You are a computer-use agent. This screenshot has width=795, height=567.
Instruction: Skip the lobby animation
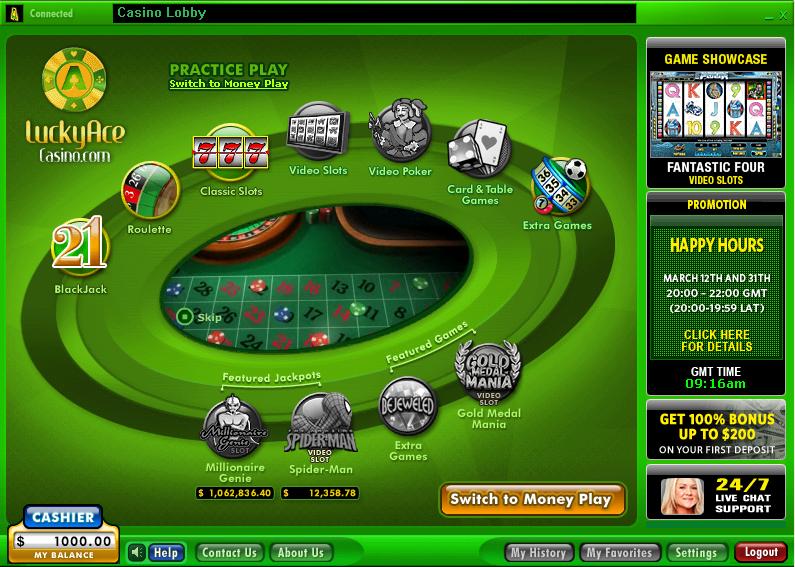[199, 317]
